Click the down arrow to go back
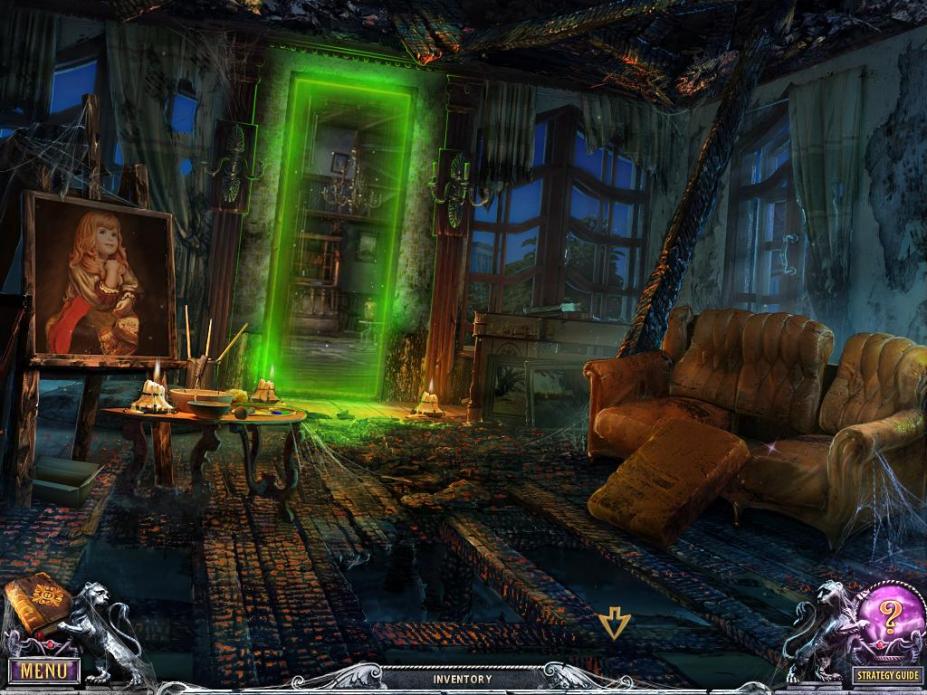The image size is (927, 695). click(x=612, y=627)
